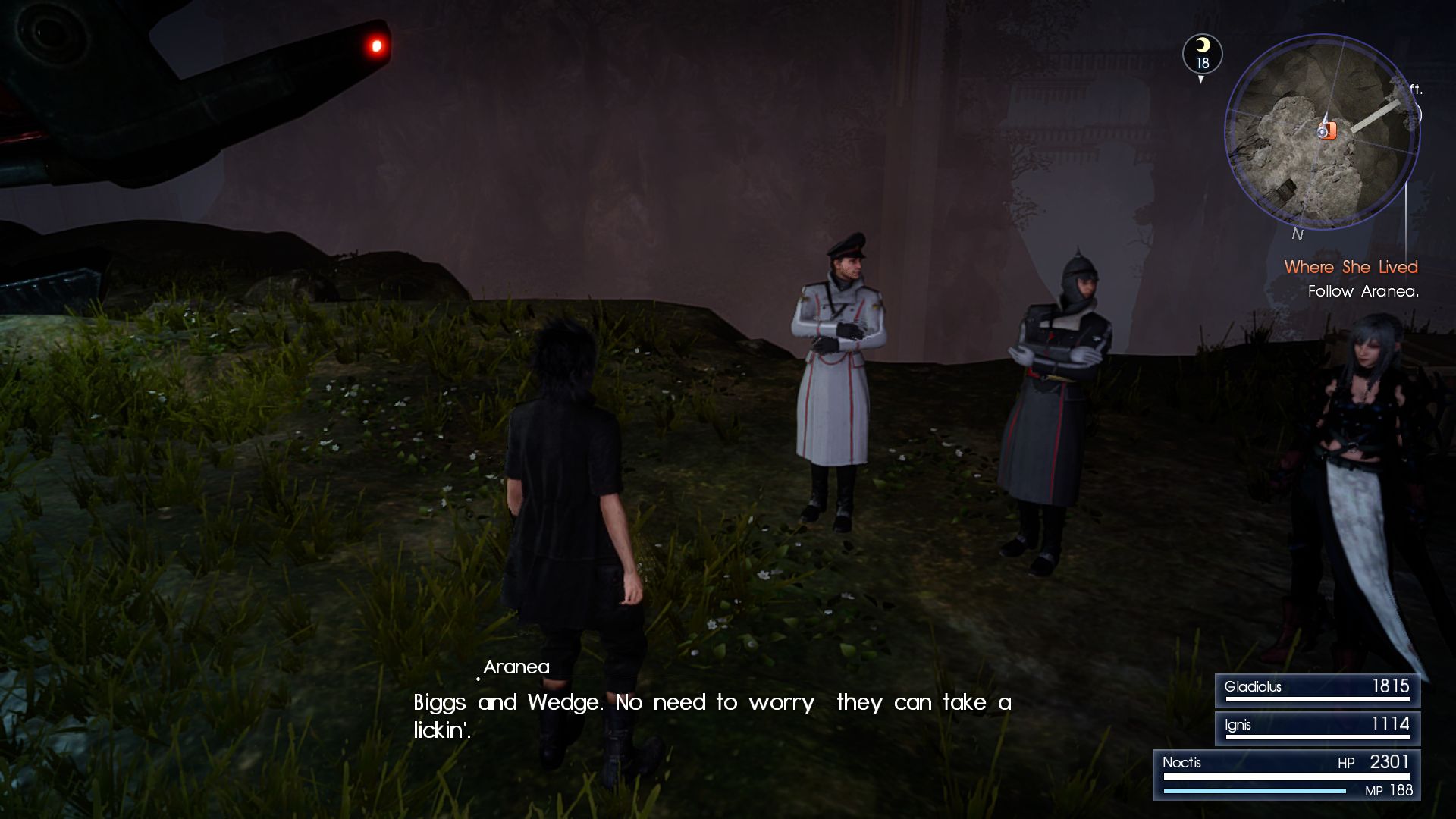
Task: Click the small arrow under the moon phase icon
Action: [1200, 77]
